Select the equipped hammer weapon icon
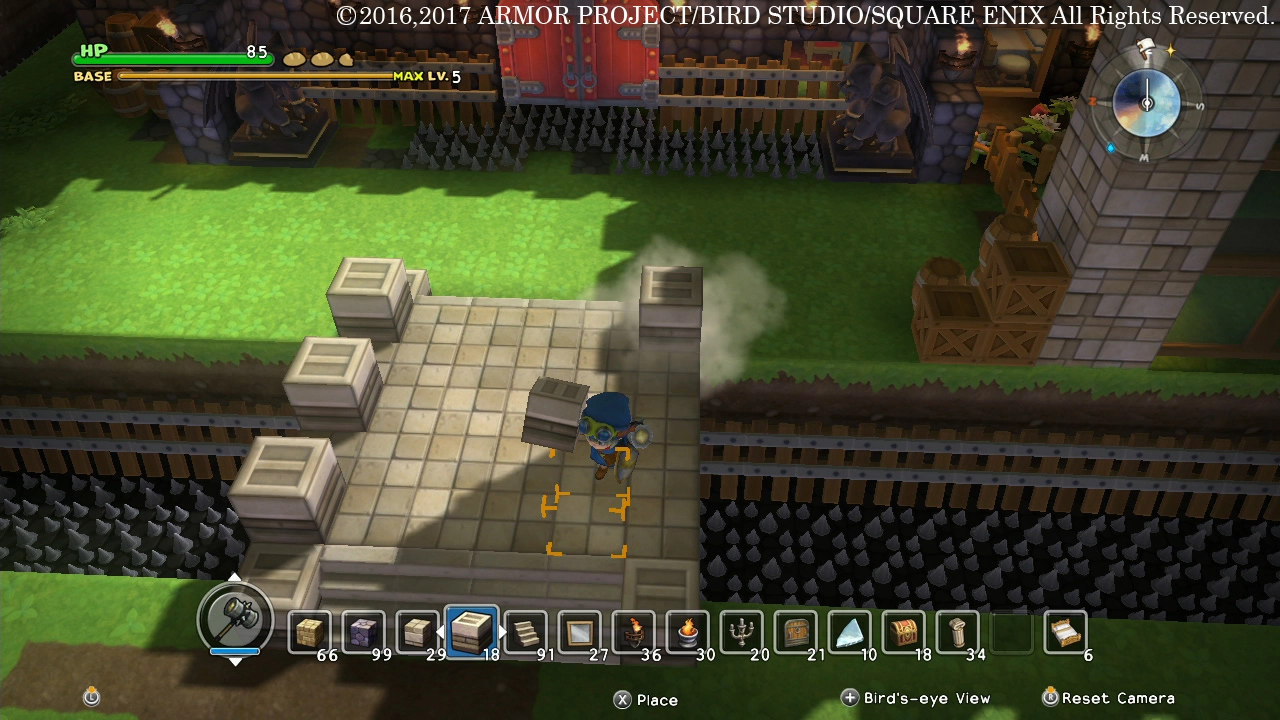Screen dimensions: 1280x720 (x=235, y=618)
